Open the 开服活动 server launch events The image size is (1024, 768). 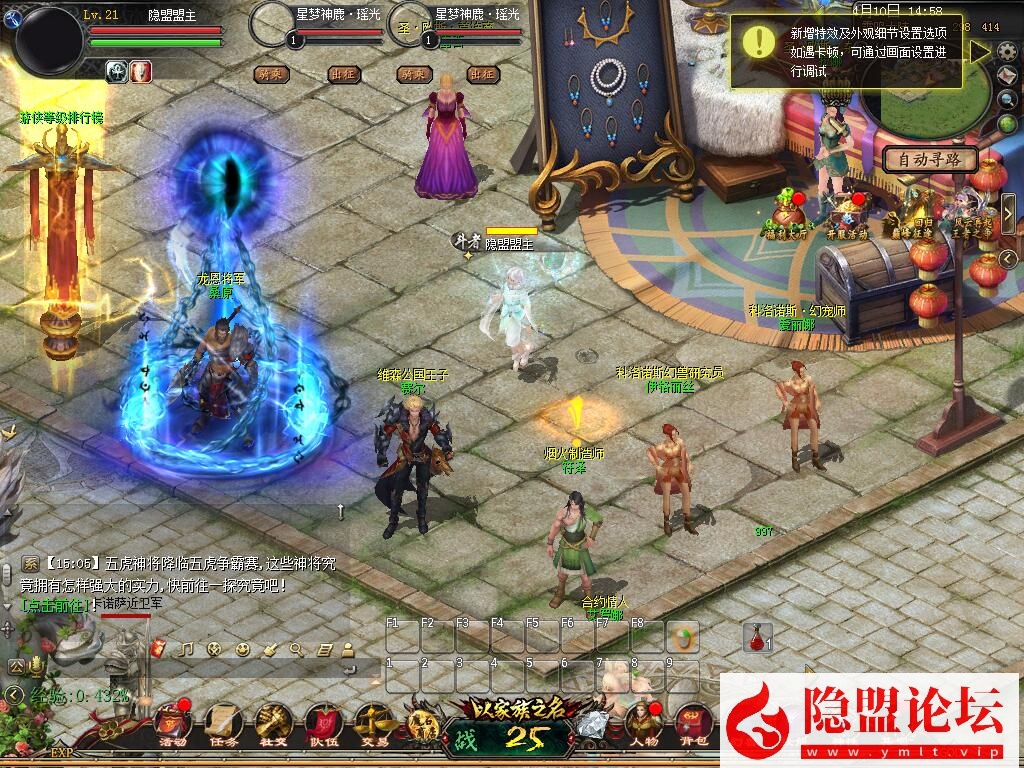(x=846, y=215)
